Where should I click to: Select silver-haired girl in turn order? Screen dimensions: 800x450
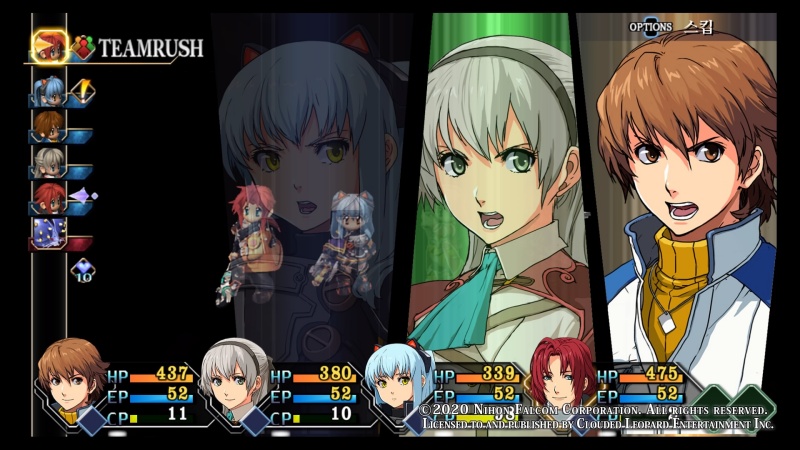tap(47, 161)
